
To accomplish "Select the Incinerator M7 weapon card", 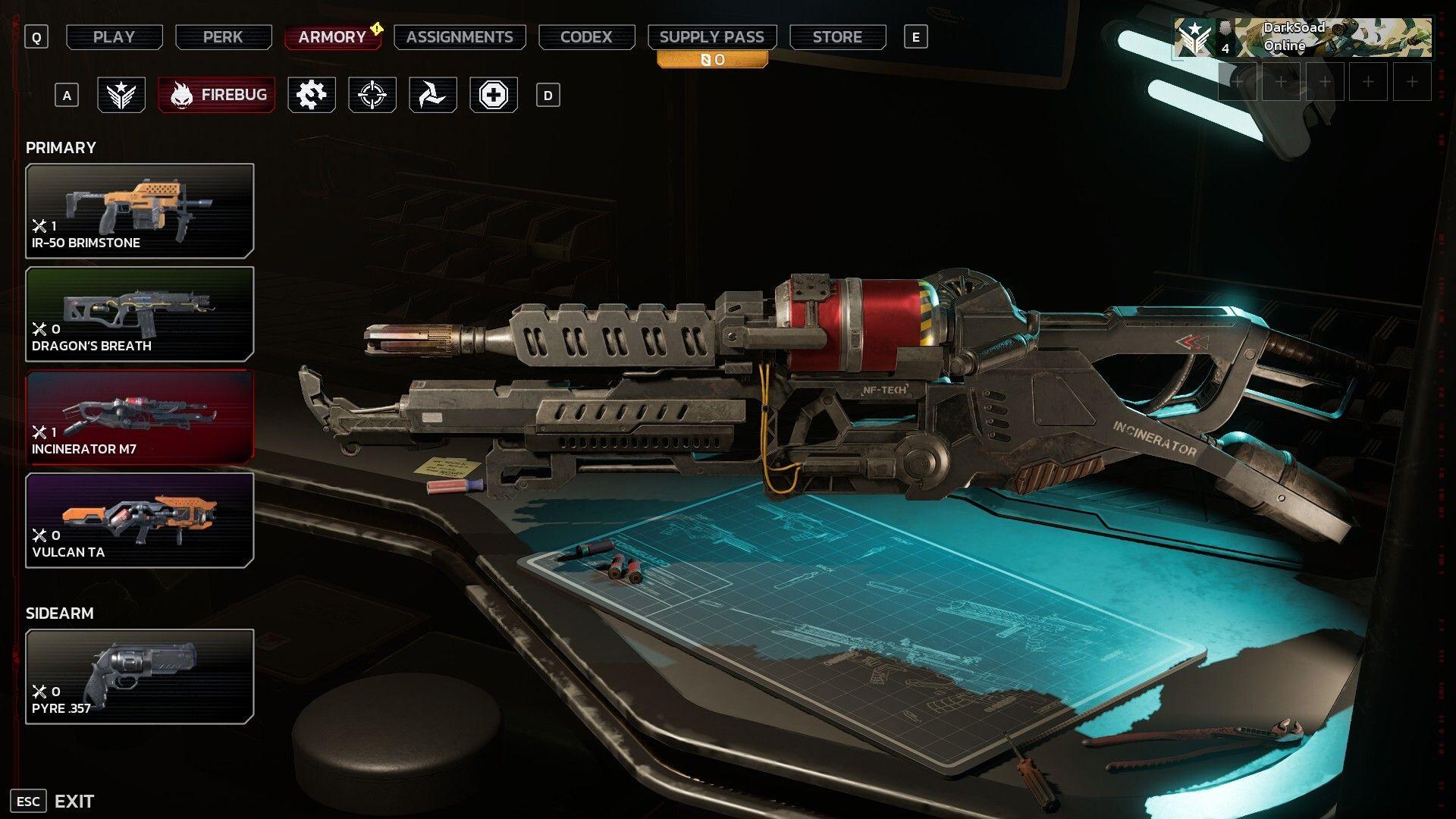I will (140, 417).
